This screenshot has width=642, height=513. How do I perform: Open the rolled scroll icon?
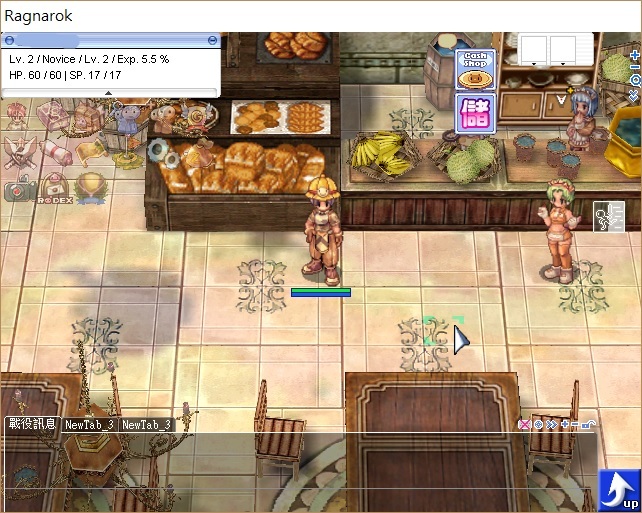pyautogui.click(x=56, y=153)
